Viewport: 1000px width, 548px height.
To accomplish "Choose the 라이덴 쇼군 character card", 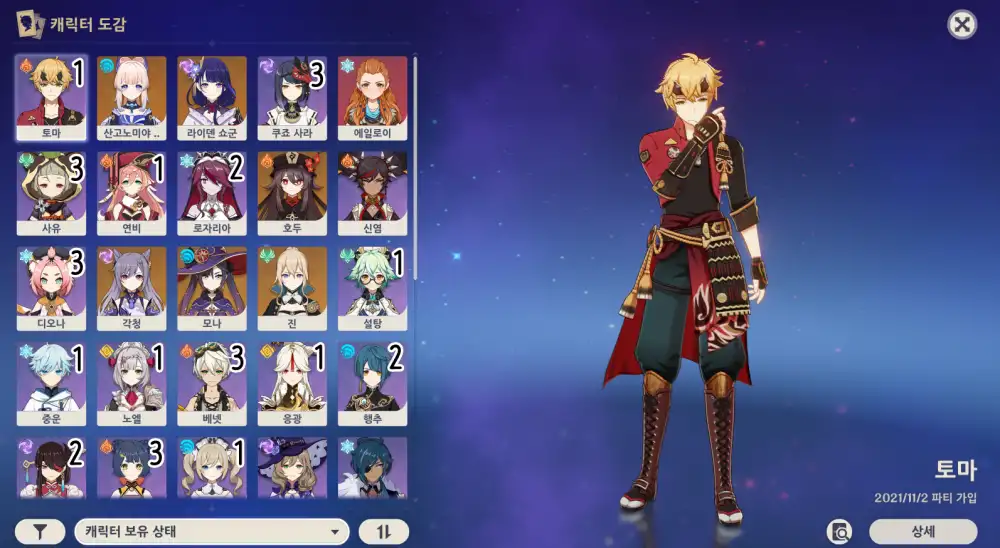I will 212,97.
